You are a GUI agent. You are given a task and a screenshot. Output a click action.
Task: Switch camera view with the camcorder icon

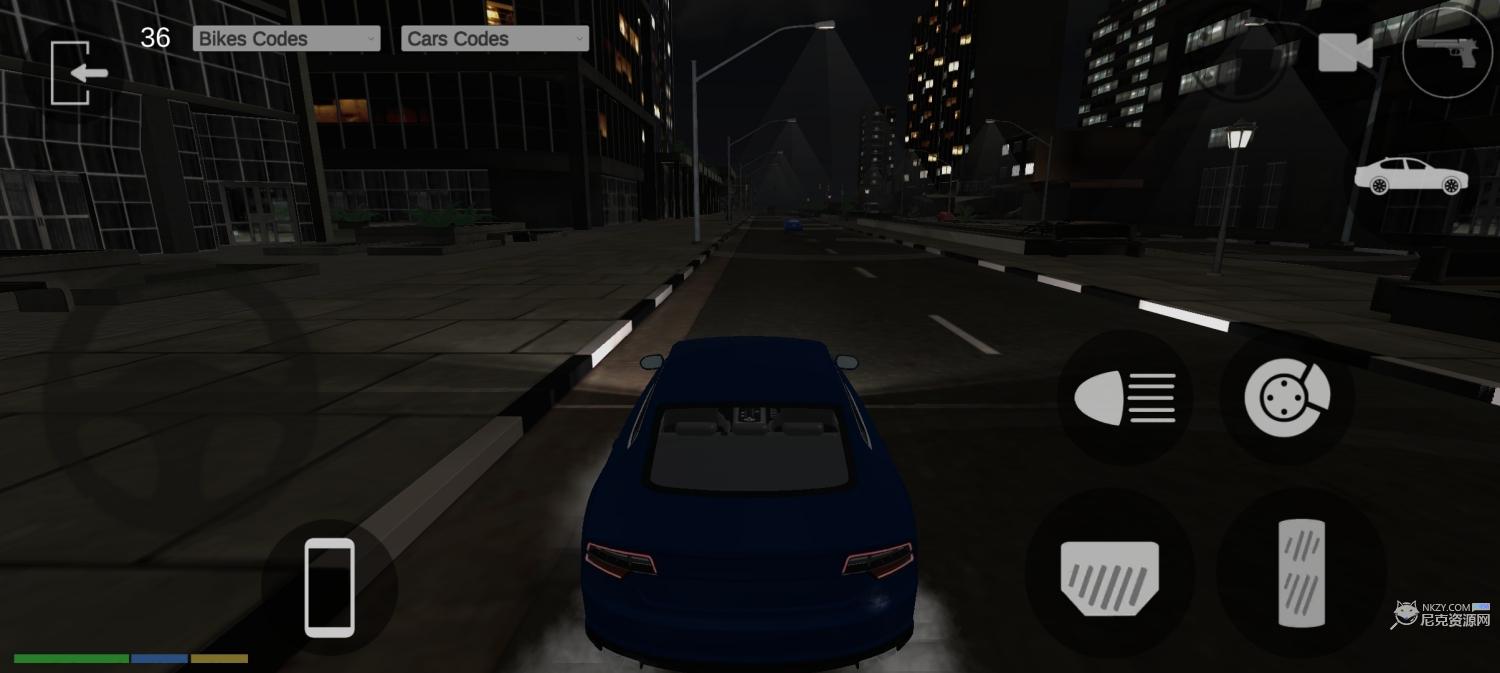point(1345,52)
